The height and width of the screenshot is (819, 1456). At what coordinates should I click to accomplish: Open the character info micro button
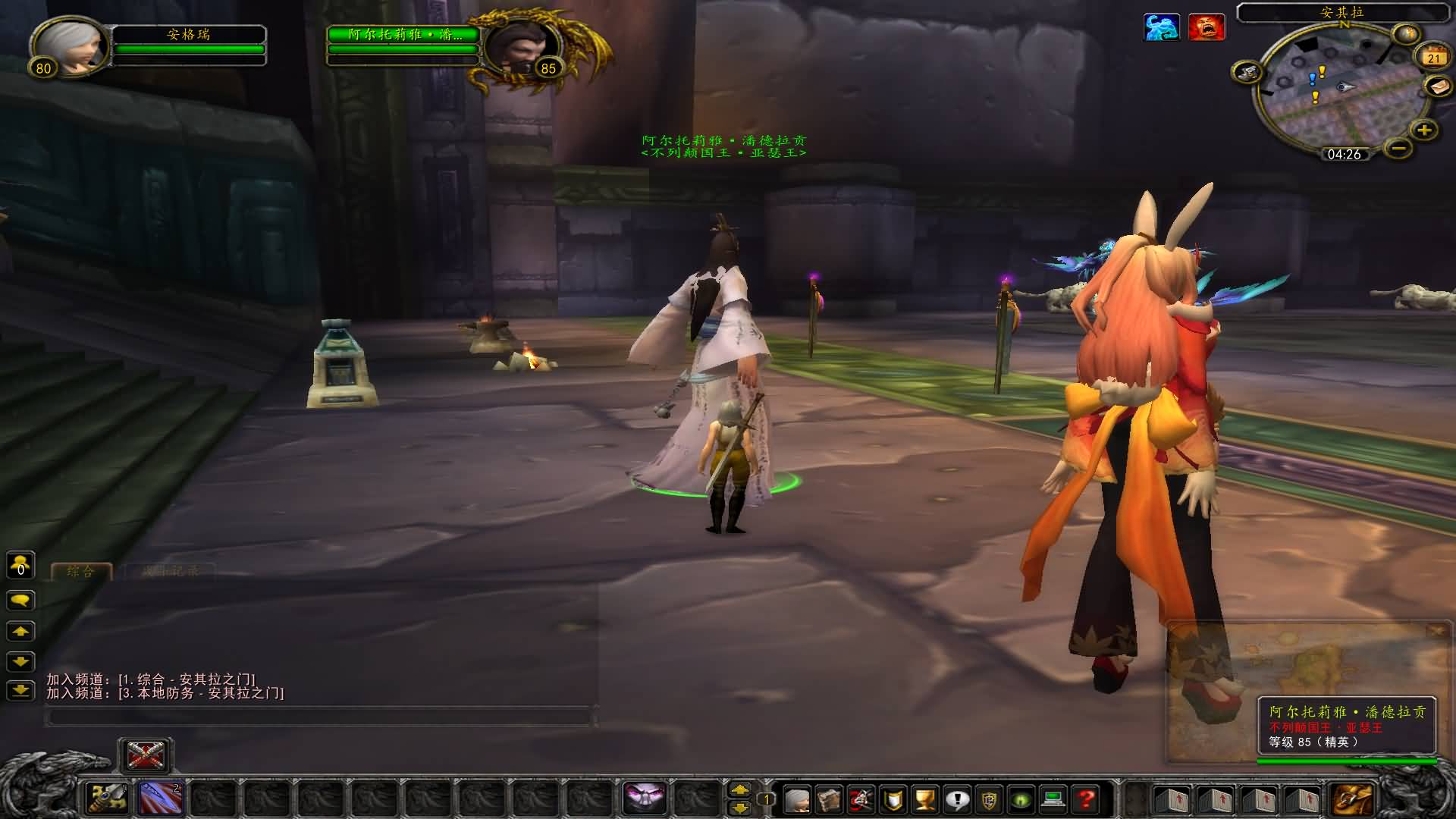[796, 799]
